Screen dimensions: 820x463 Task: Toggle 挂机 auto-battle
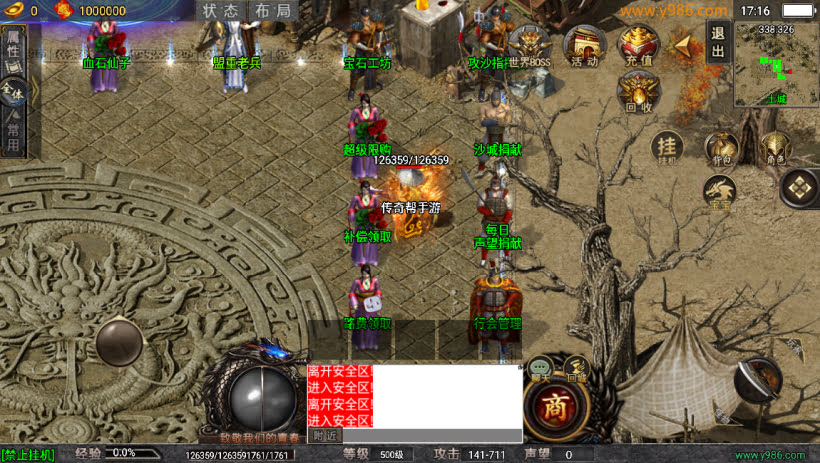coord(667,148)
